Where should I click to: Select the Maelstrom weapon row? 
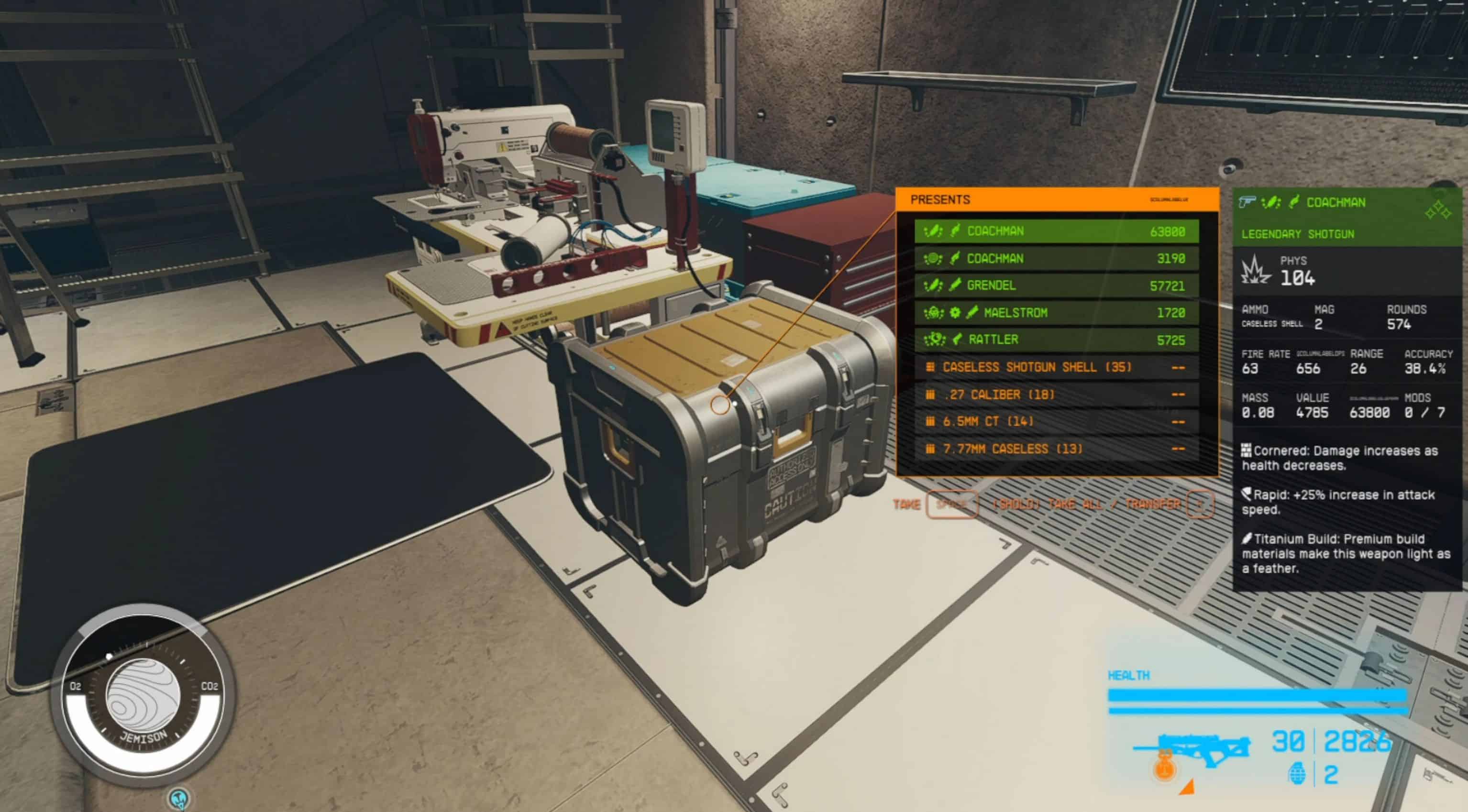[x=1056, y=313]
